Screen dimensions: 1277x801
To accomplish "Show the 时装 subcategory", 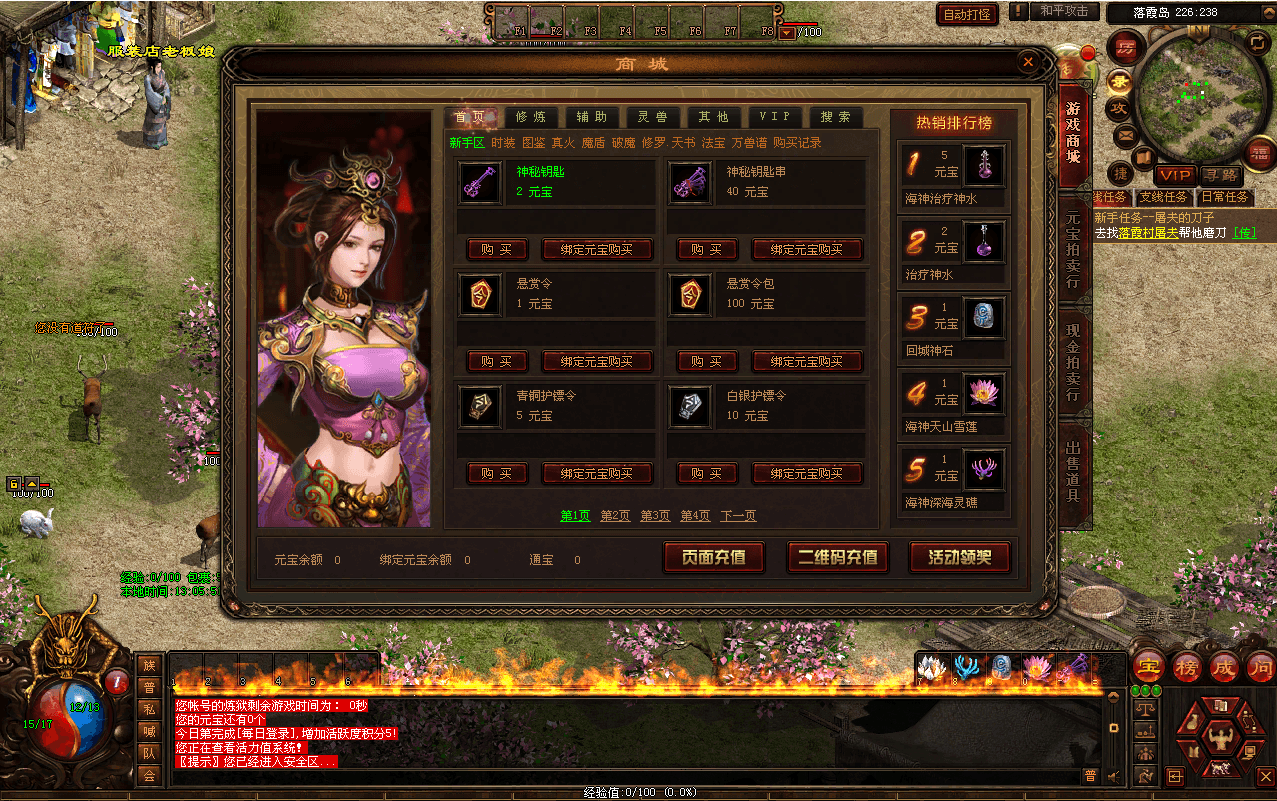I will pos(503,143).
